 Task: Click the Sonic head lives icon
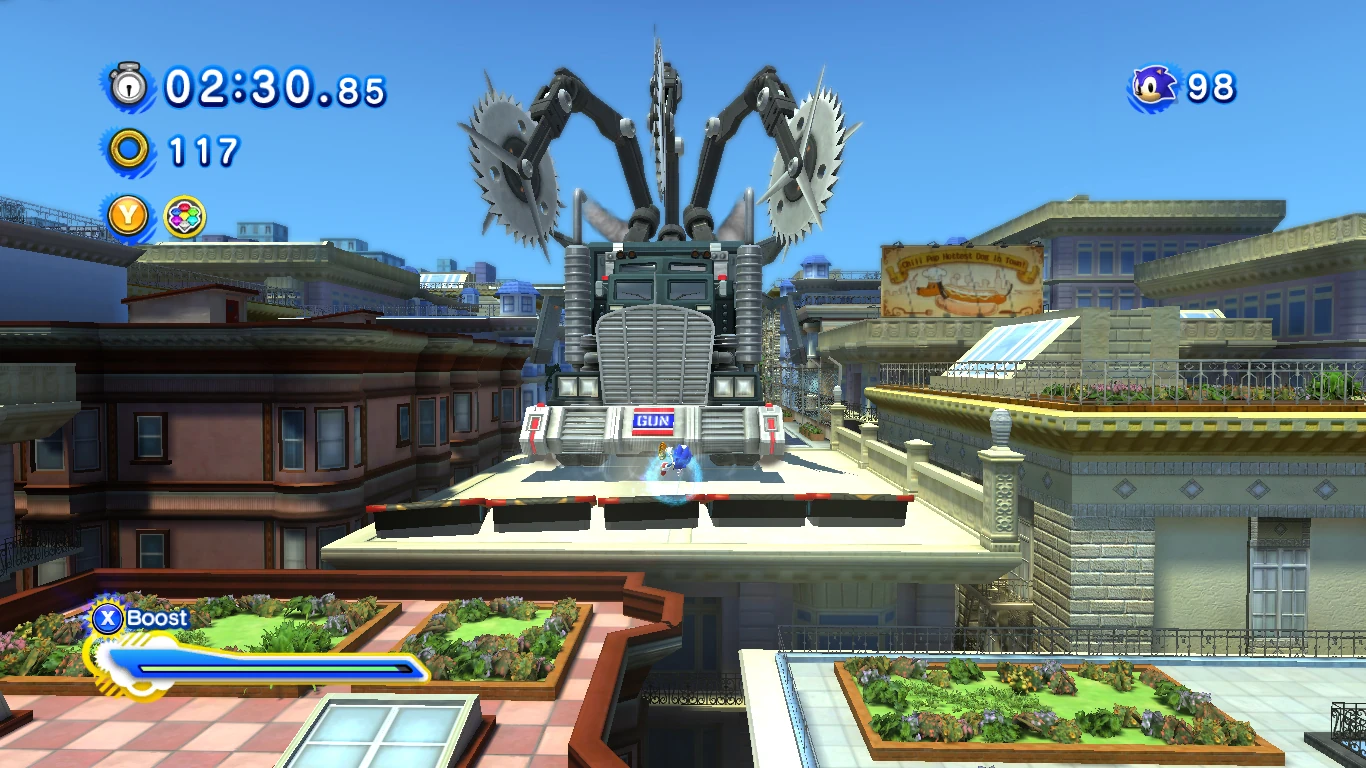tap(1155, 87)
